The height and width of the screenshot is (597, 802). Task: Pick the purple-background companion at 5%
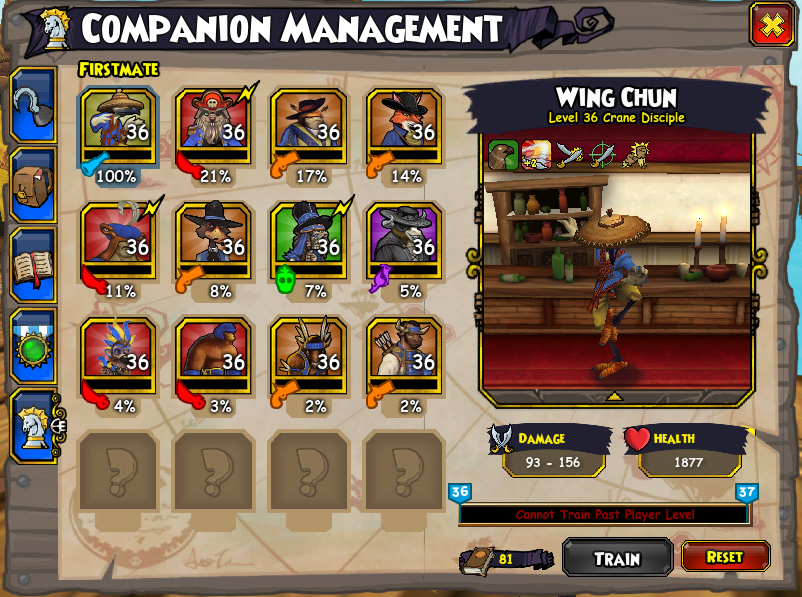click(x=404, y=242)
